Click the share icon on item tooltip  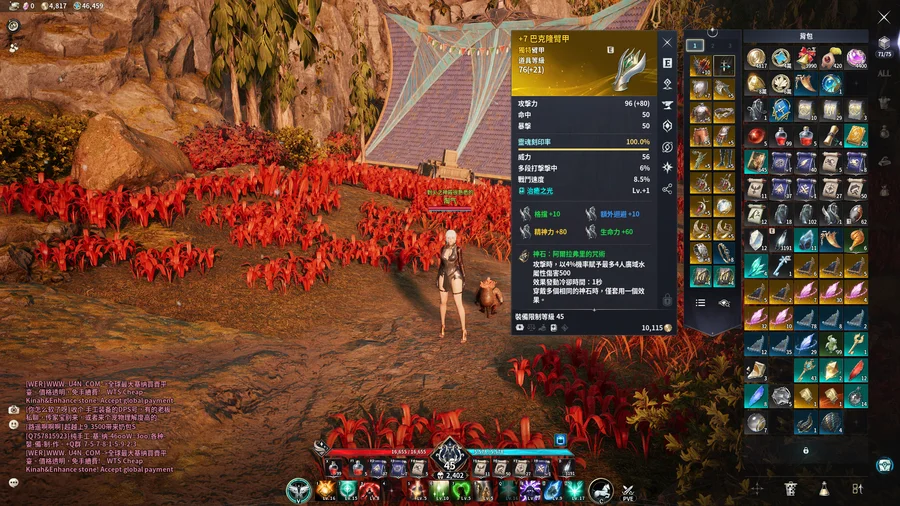tap(667, 189)
